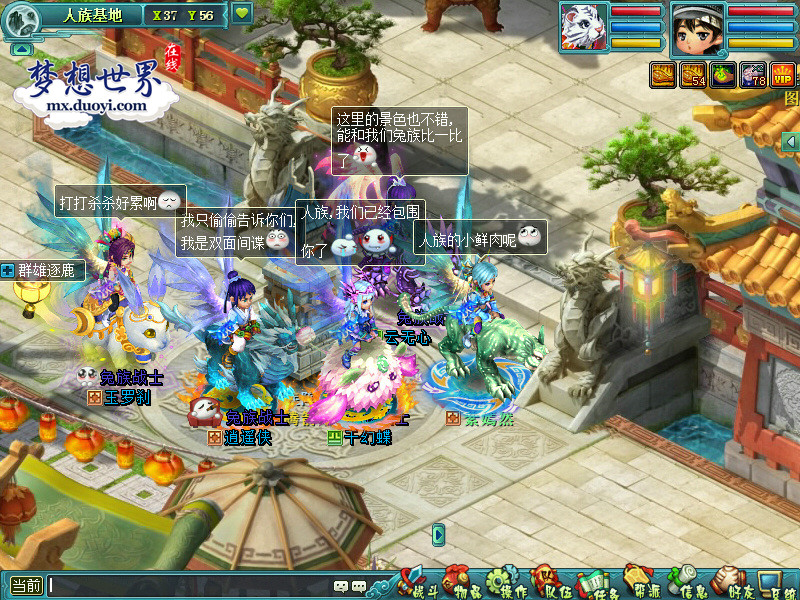
Task: Click the bread buff icon numbered 54
Action: [x=692, y=74]
